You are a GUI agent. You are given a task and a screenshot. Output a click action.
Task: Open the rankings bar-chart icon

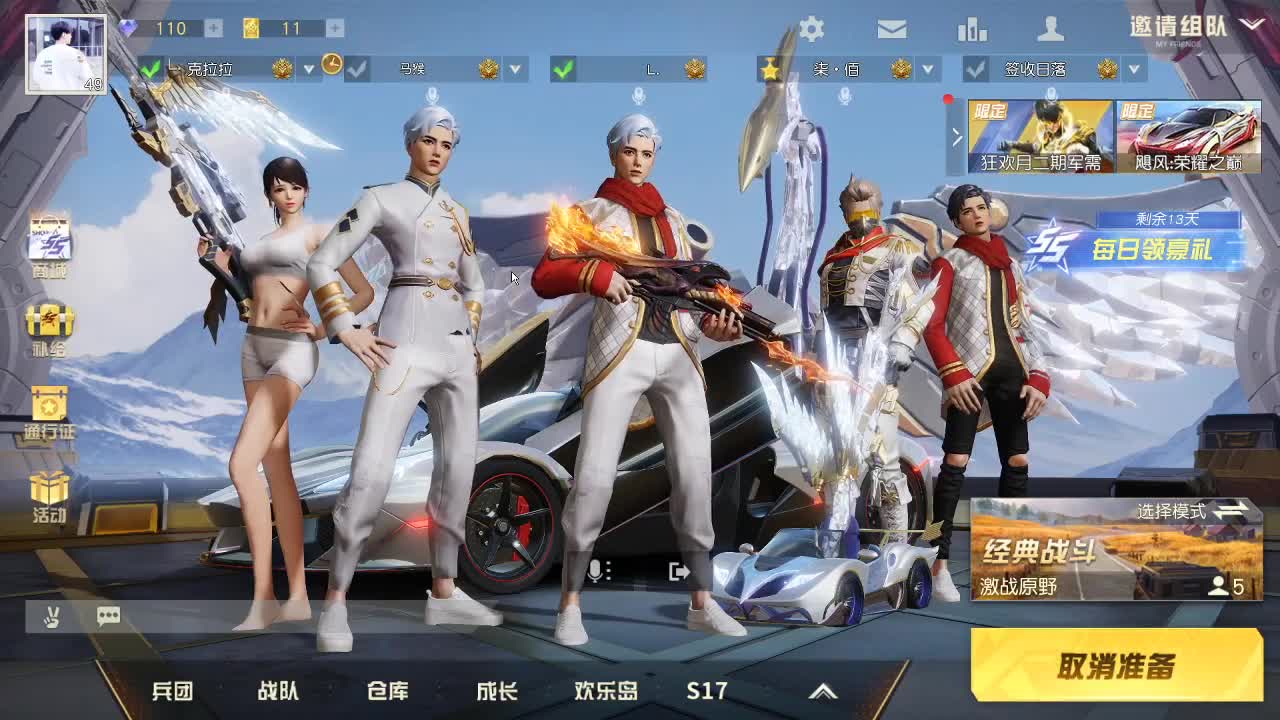click(971, 29)
